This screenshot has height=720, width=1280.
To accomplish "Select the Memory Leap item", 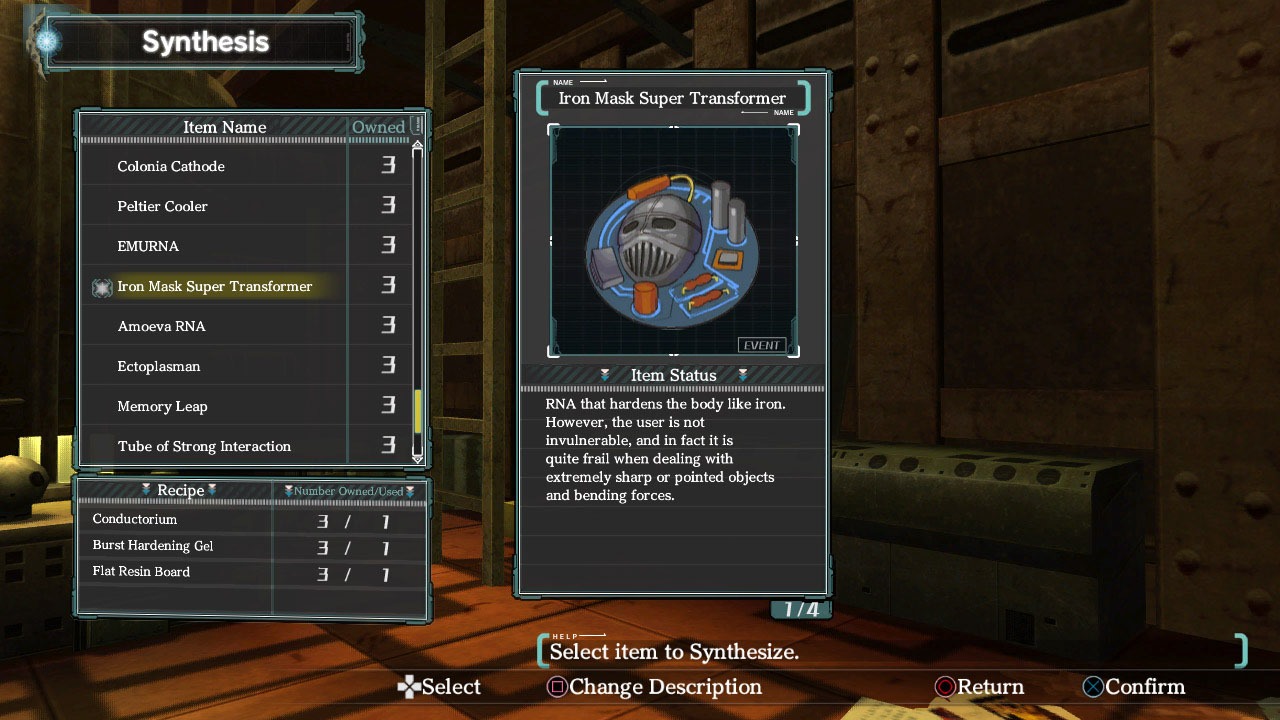I will coord(162,406).
